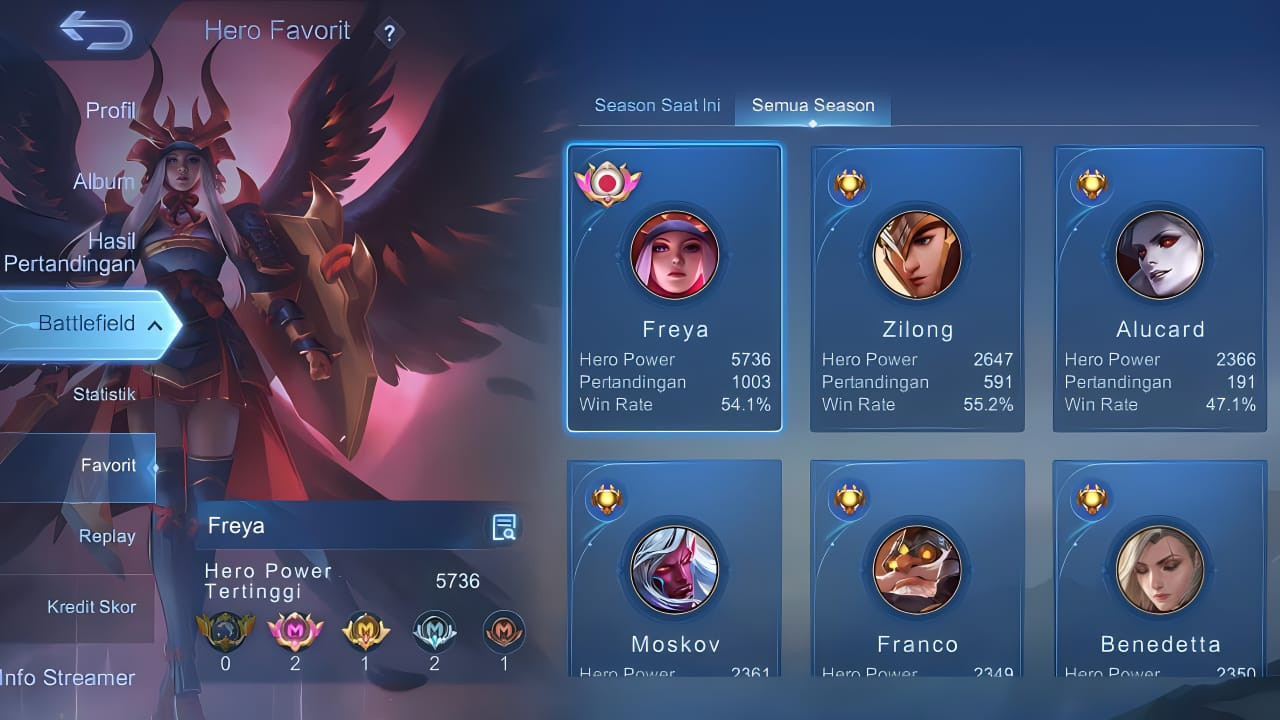The width and height of the screenshot is (1280, 720).
Task: Pick the Alucard hero card
Action: (1160, 288)
